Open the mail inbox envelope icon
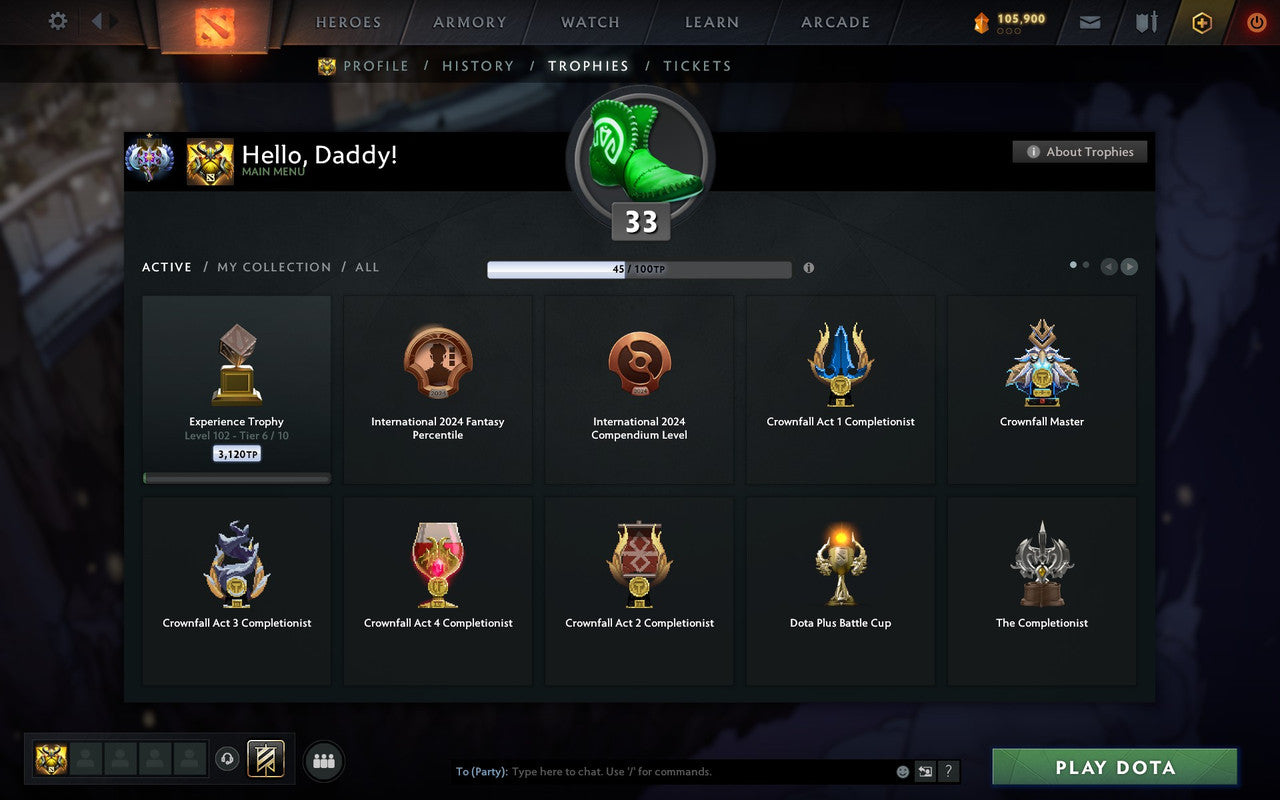The image size is (1280, 800). tap(1089, 22)
